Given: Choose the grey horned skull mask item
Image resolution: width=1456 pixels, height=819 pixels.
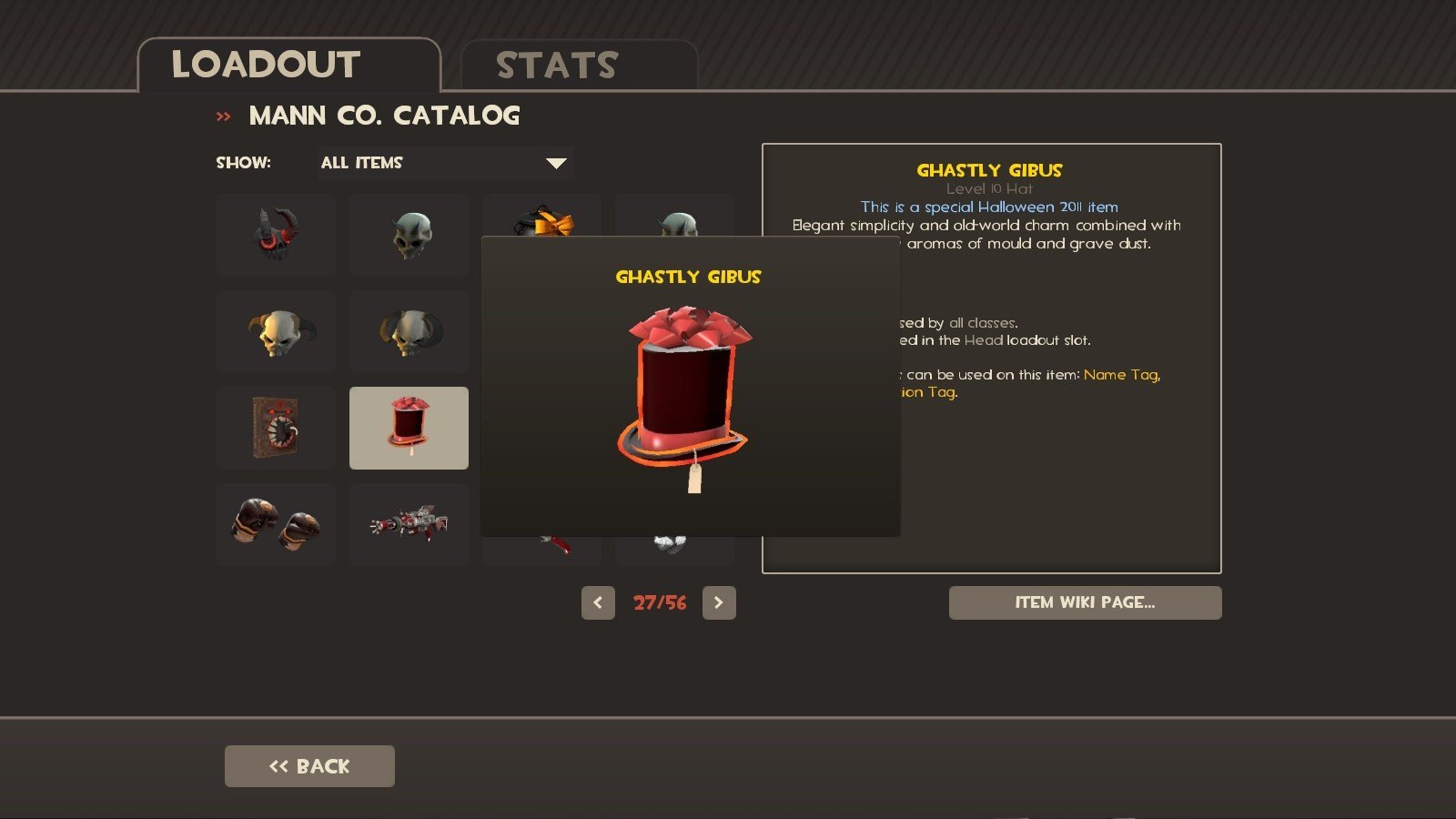Looking at the screenshot, I should (x=409, y=235).
